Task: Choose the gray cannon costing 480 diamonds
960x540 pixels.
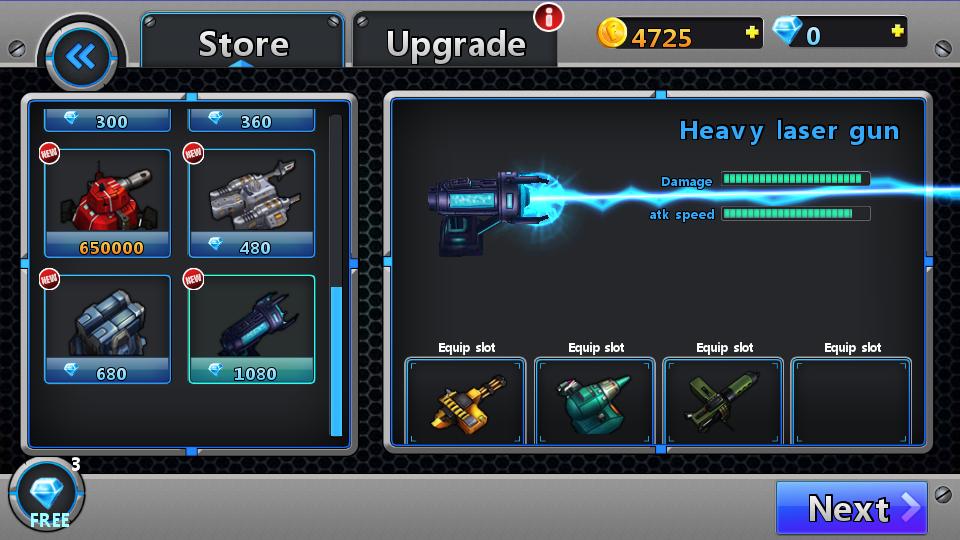Action: click(x=252, y=203)
